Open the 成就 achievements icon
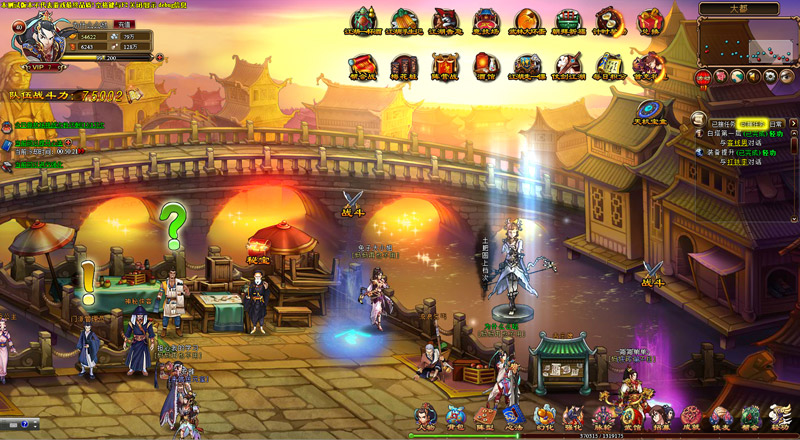Screen dimensions: 800x440 691,417
